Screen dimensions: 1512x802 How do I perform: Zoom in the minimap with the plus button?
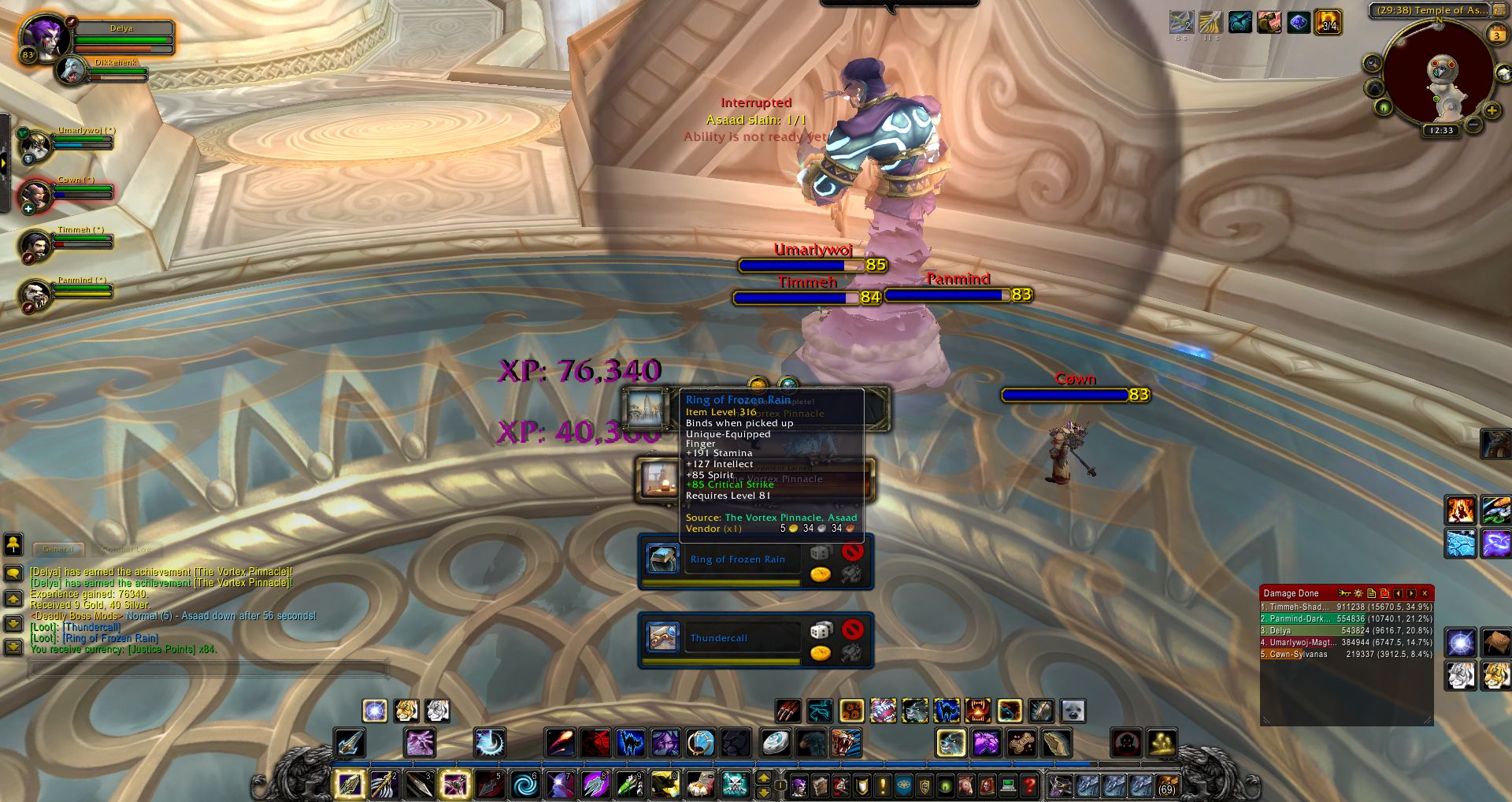tap(1492, 110)
